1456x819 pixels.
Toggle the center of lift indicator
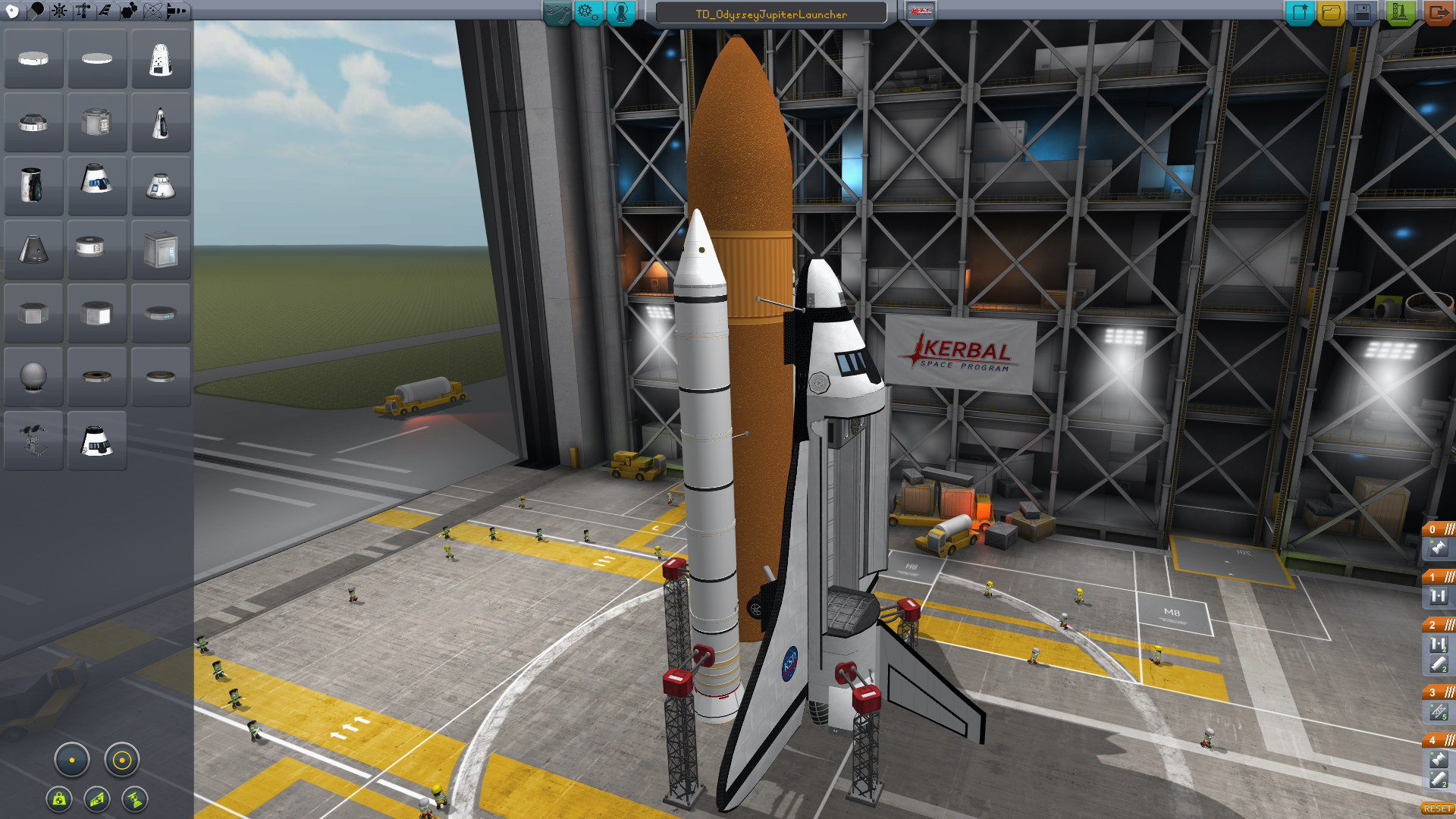coord(97,799)
